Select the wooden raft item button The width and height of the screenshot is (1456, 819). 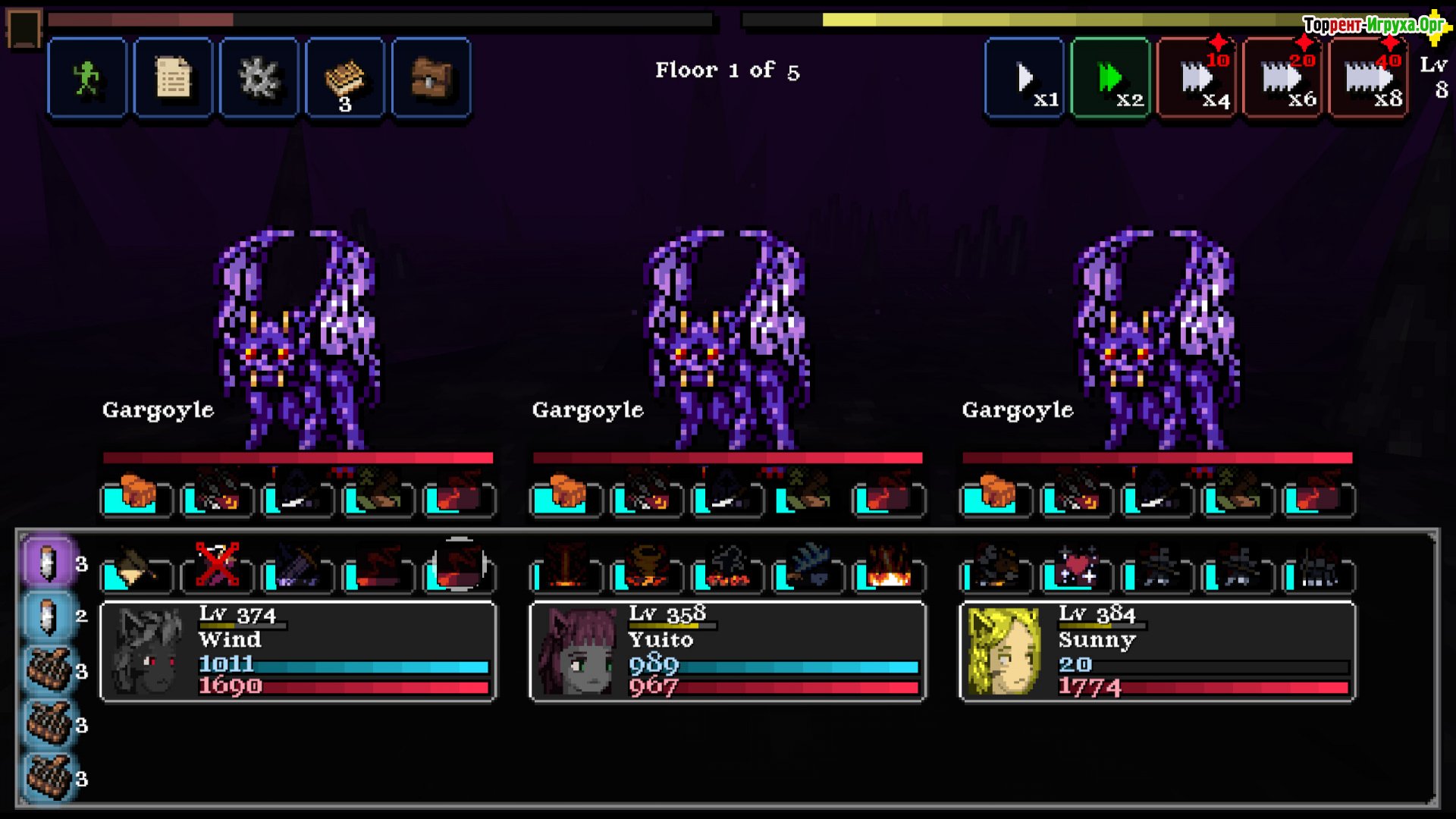345,78
